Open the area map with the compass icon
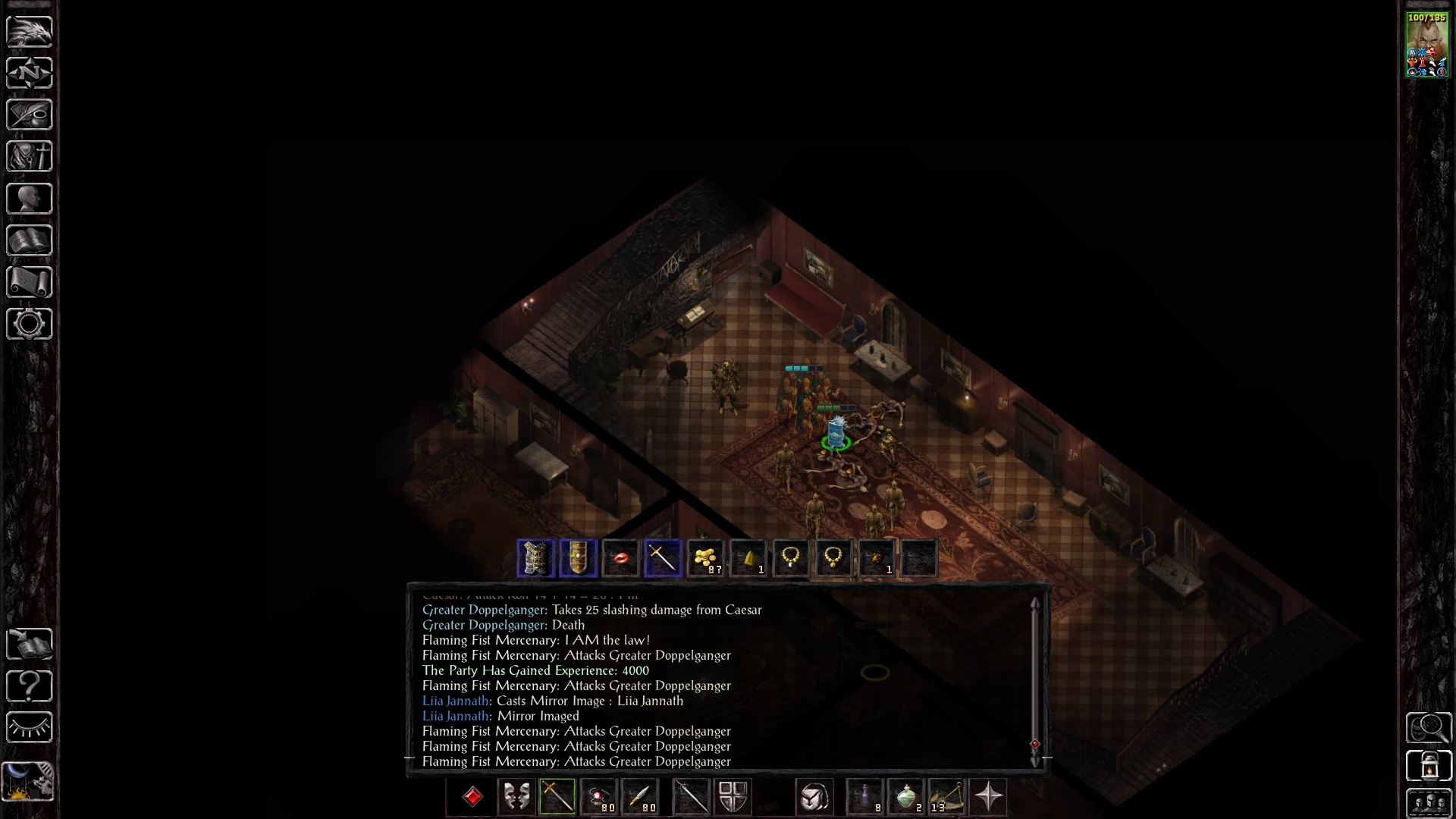Screen dimensions: 1456x819 click(x=29, y=73)
